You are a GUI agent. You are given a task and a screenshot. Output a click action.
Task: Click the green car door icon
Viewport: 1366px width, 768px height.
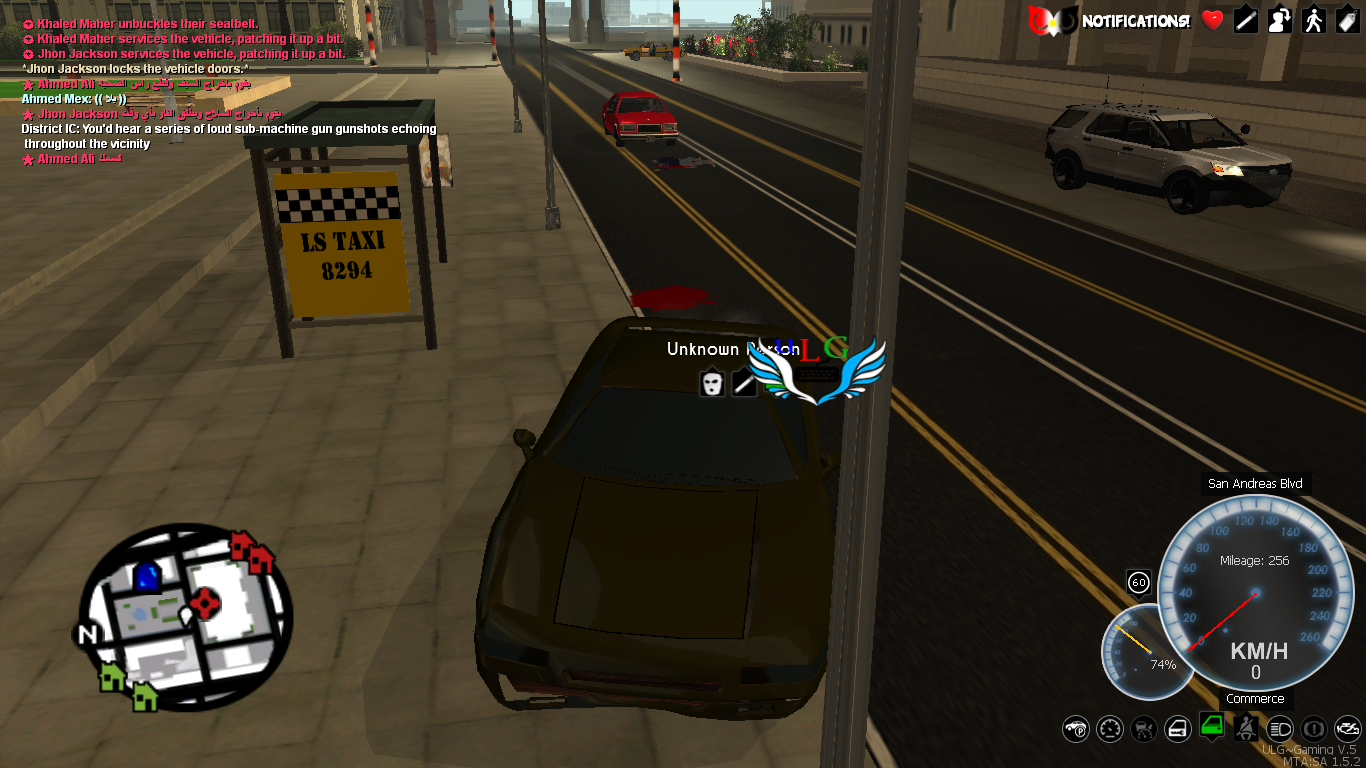click(x=1212, y=725)
